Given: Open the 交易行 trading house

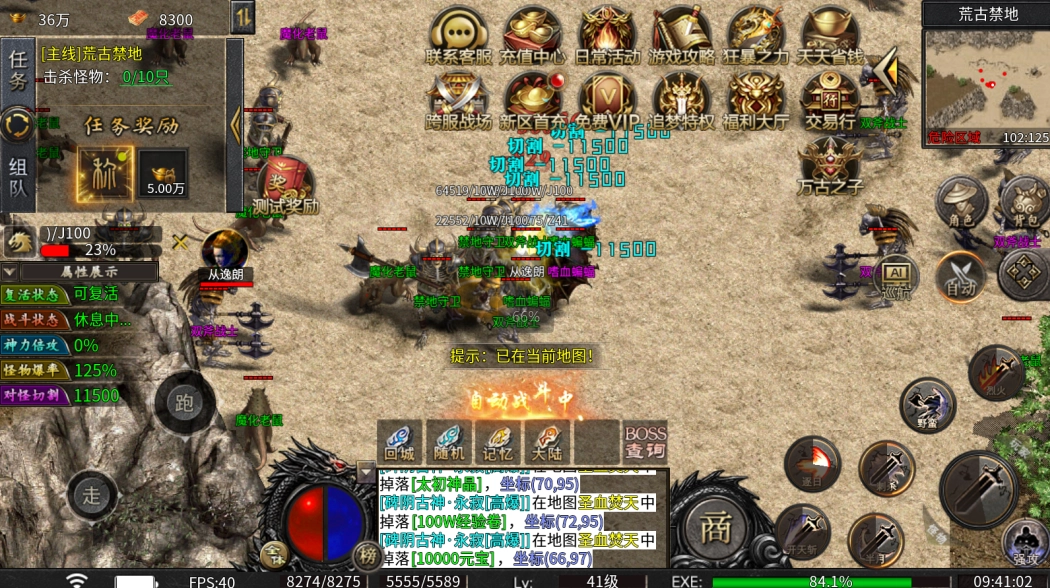Looking at the screenshot, I should point(829,100).
